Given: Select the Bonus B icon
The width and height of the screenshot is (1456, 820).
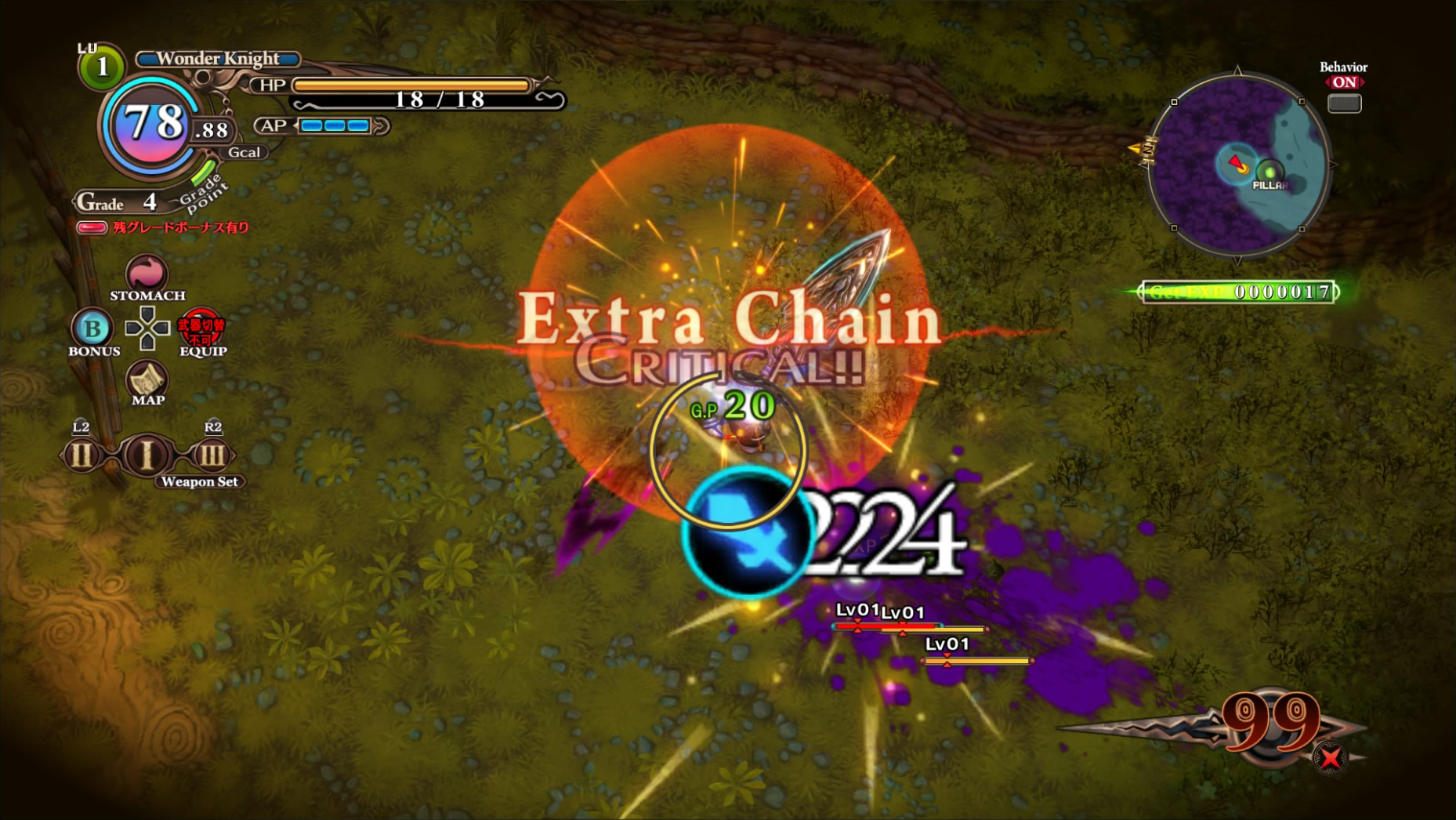Looking at the screenshot, I should (x=92, y=328).
